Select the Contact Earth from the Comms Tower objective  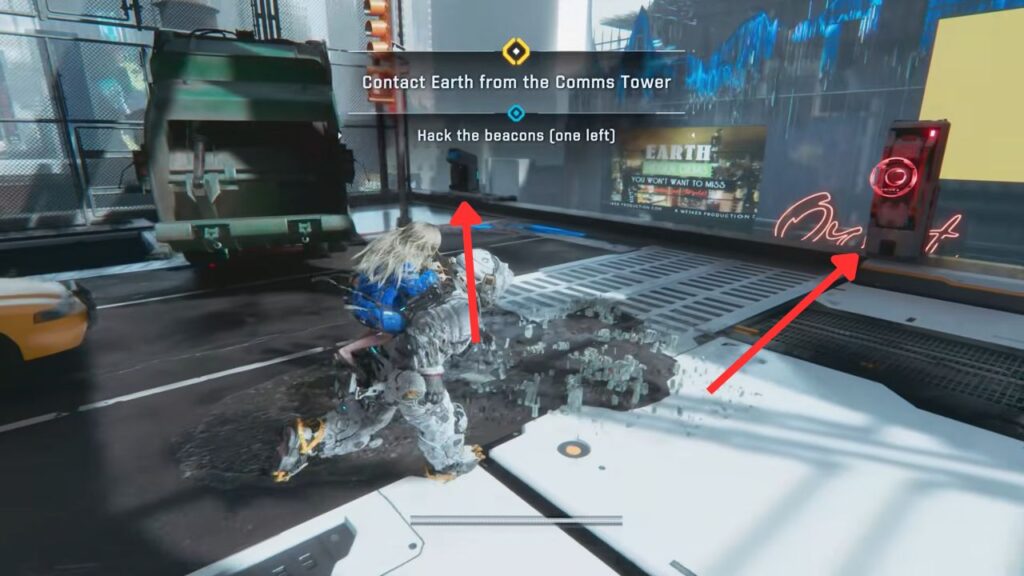pyautogui.click(x=516, y=82)
